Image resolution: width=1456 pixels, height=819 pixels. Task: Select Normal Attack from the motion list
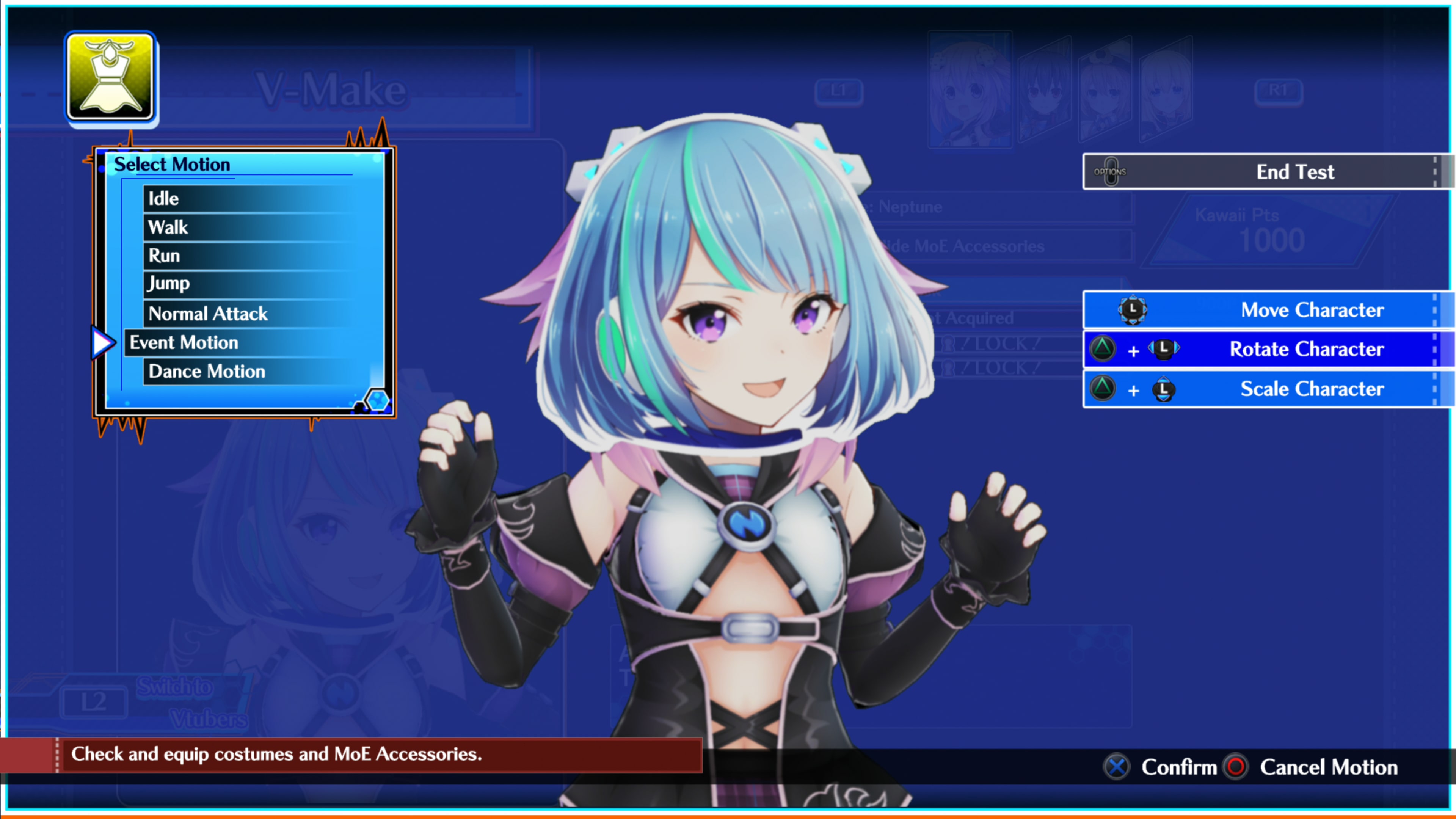pyautogui.click(x=207, y=314)
